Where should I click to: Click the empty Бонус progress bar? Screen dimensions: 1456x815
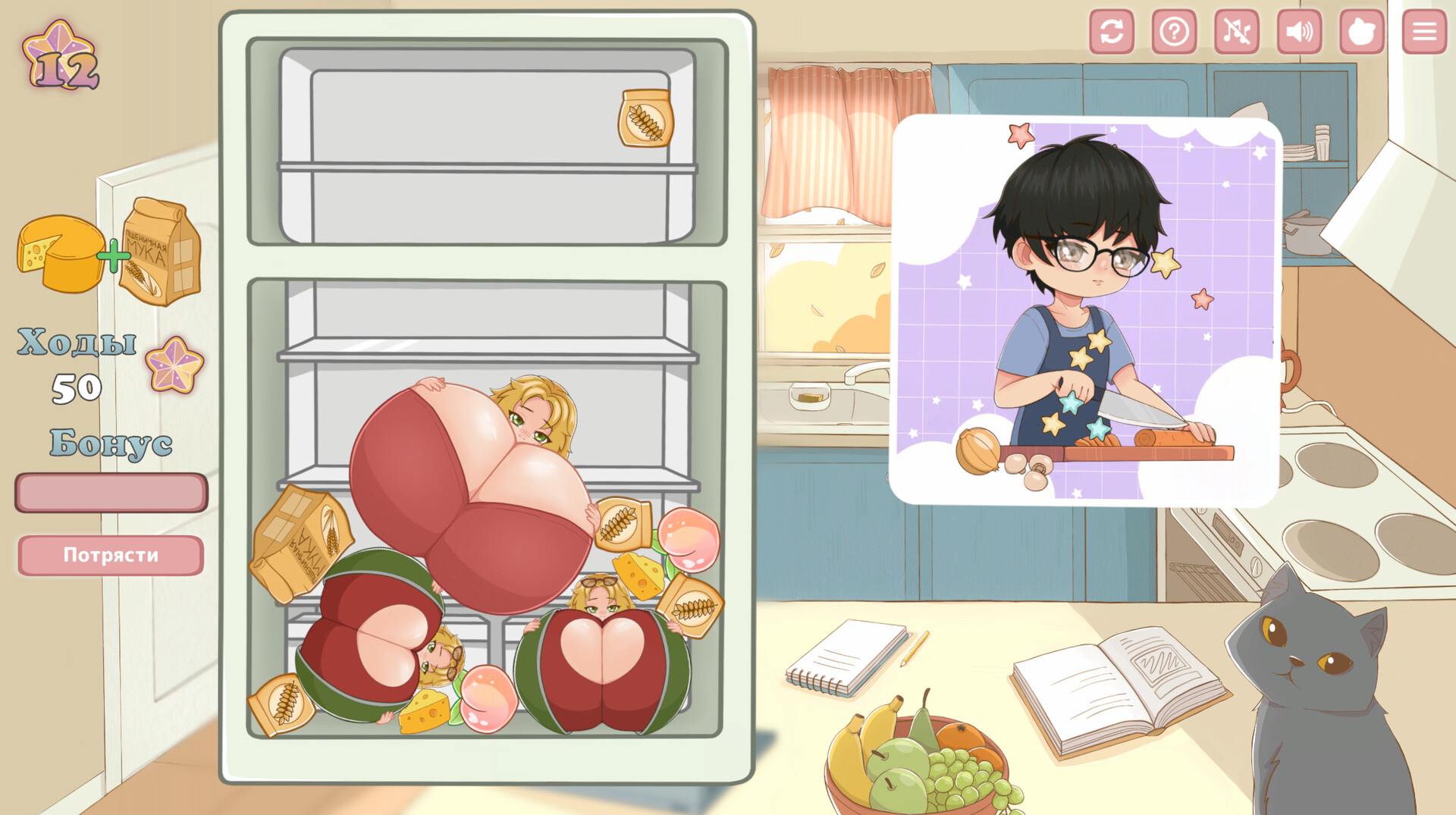[111, 493]
